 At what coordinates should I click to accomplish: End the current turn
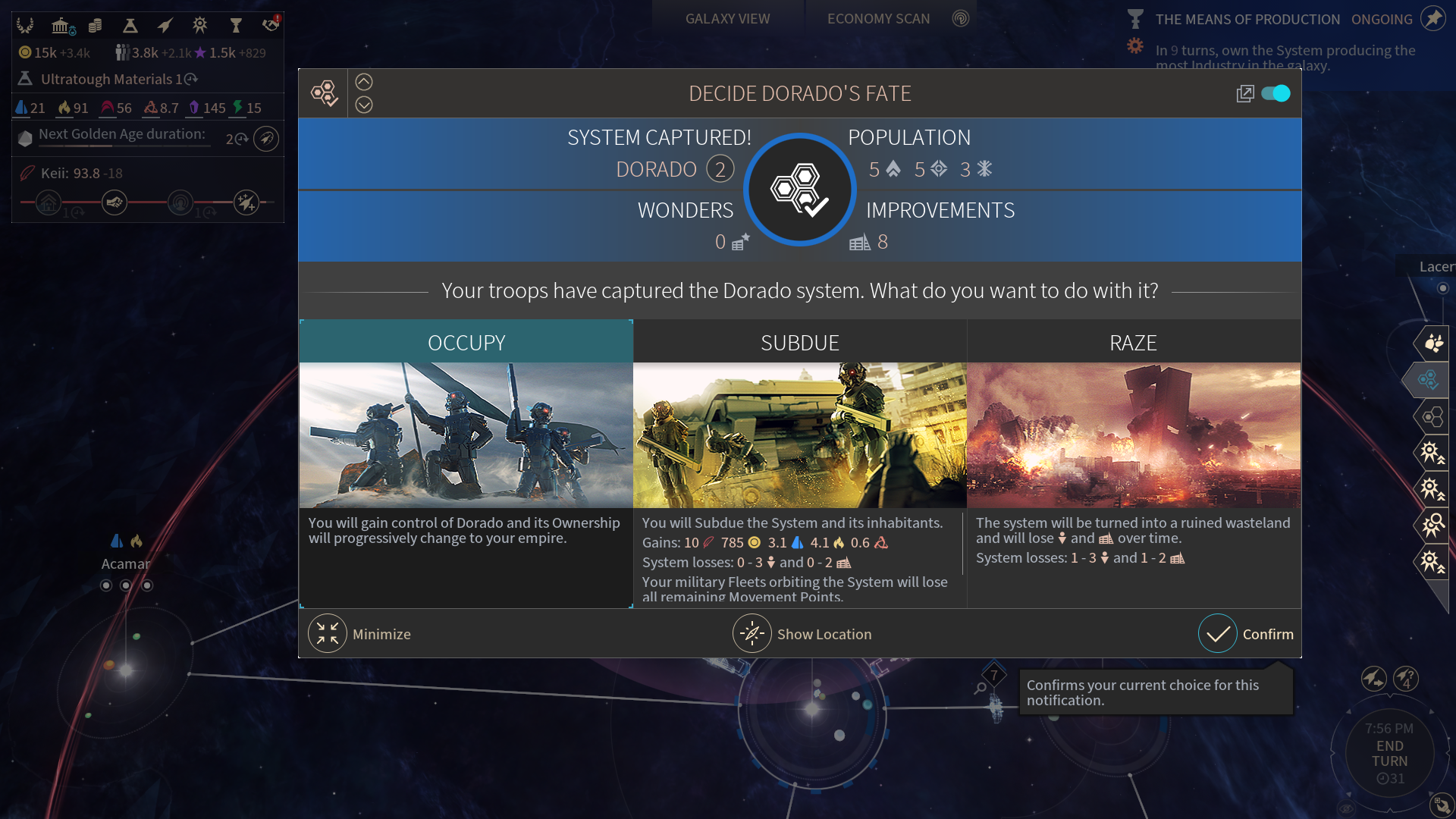coord(1389,754)
